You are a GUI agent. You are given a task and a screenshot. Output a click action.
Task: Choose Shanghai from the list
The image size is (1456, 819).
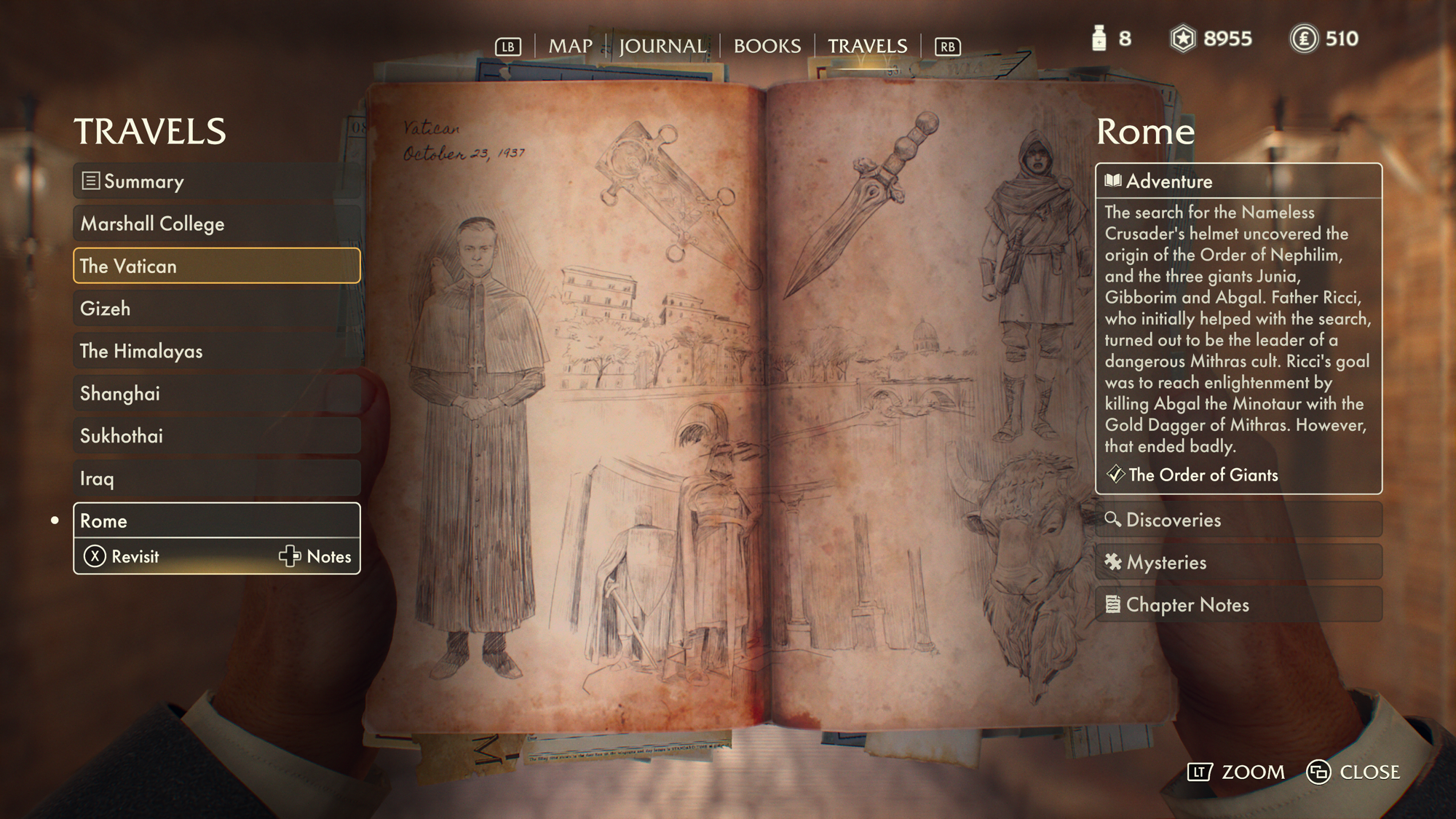pos(216,393)
